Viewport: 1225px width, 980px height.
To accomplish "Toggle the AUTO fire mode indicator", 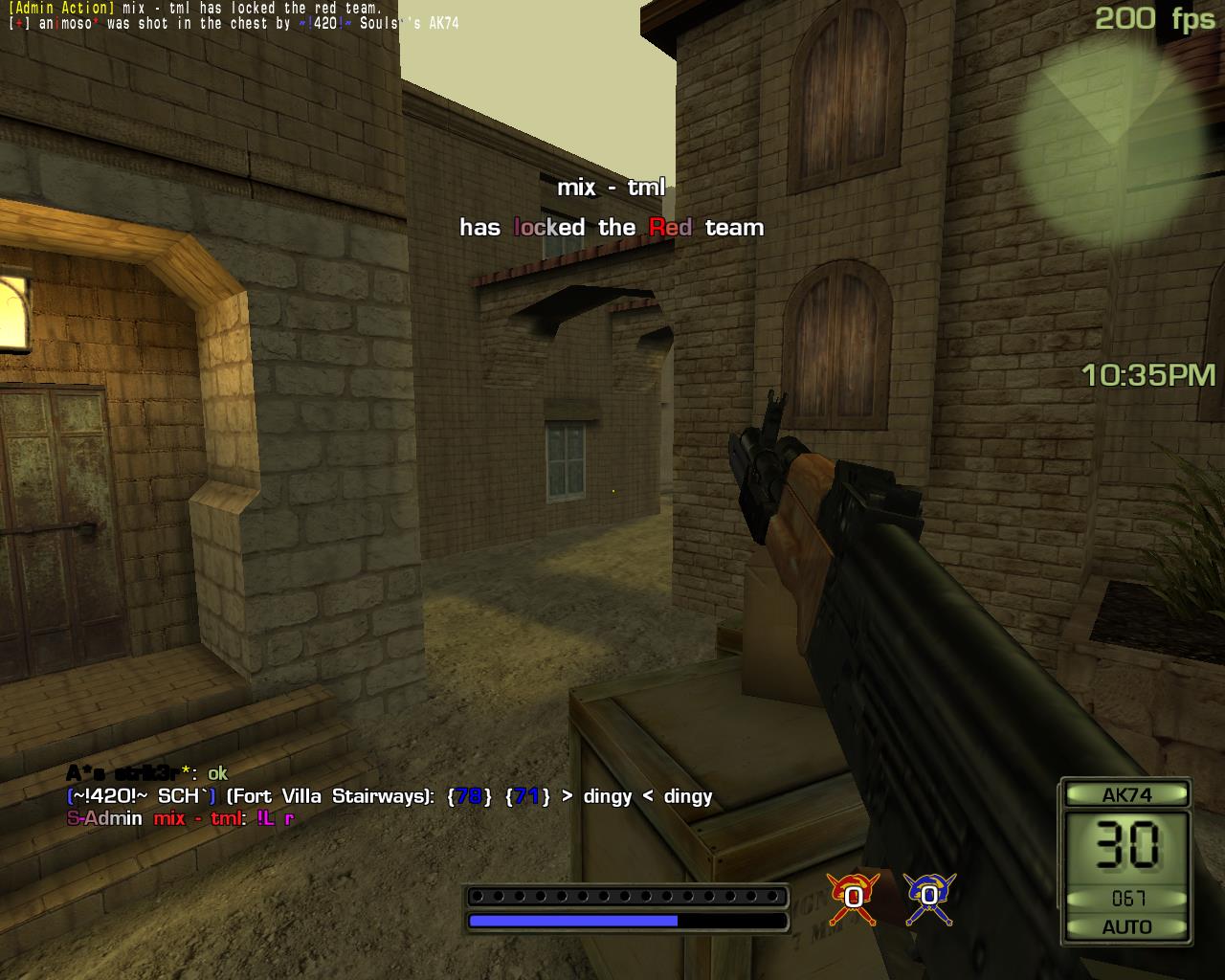I will pos(1126,926).
